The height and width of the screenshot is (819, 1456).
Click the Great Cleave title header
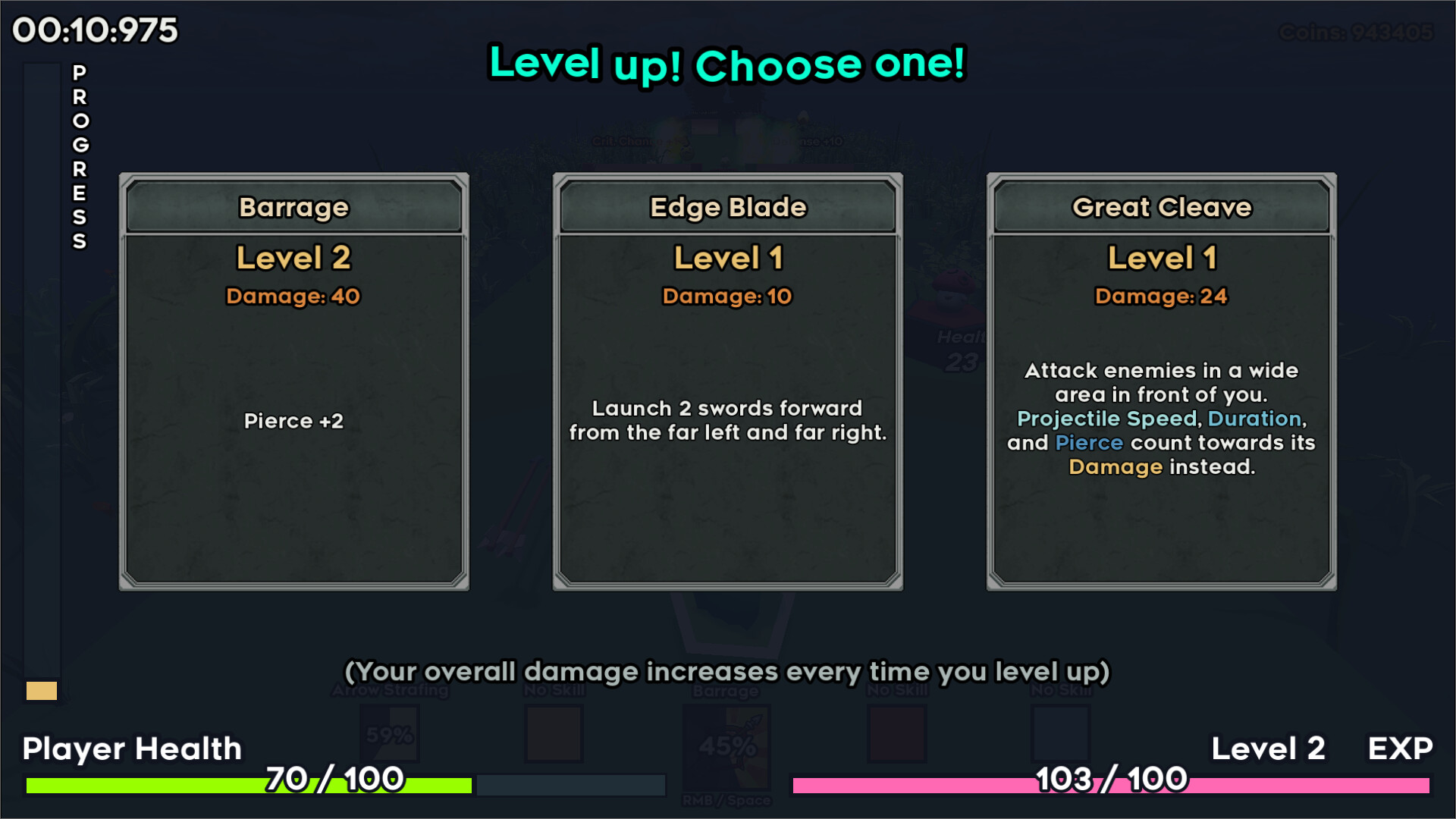(1162, 207)
